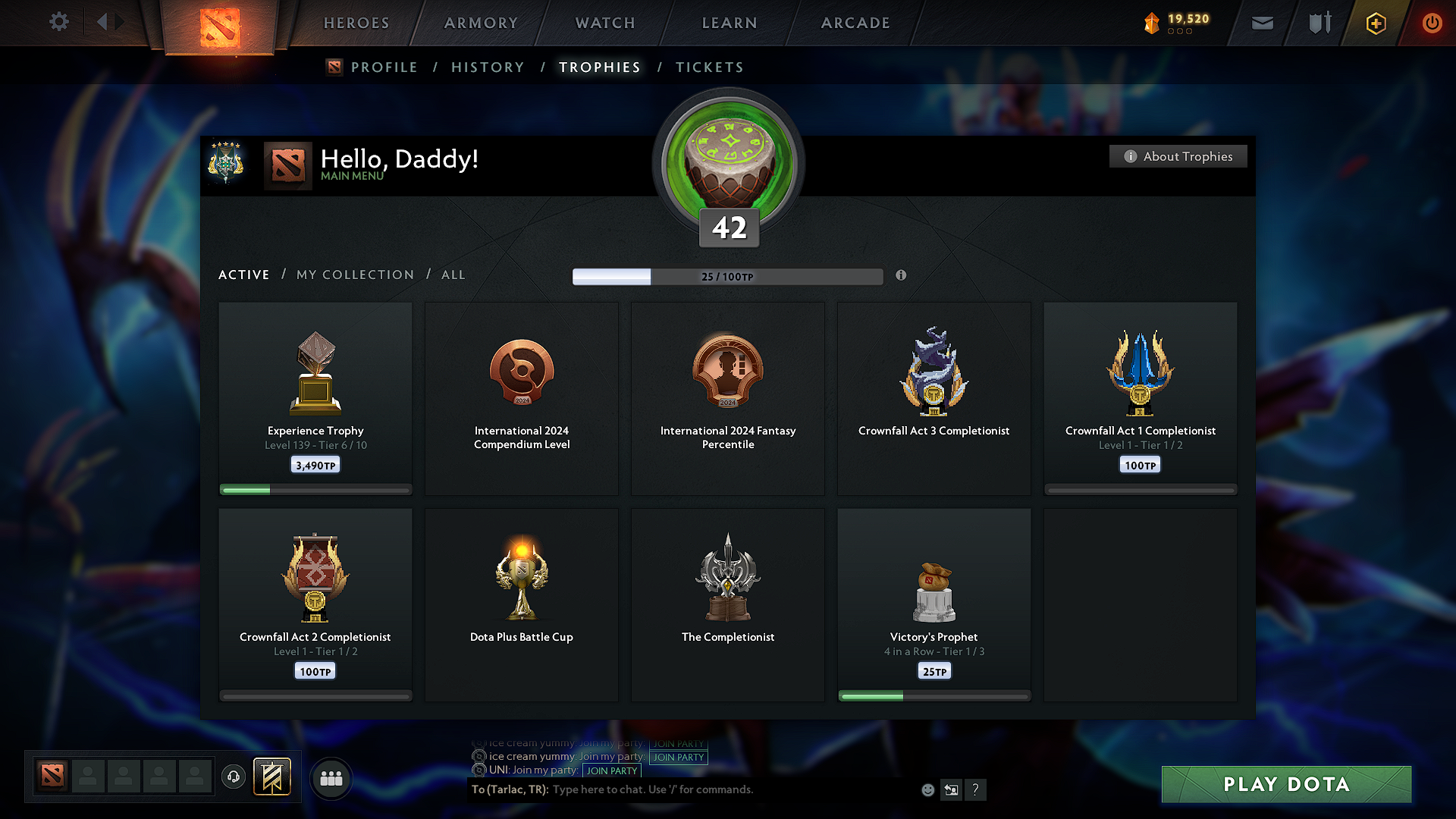Open the guild banner icon
1456x819 pixels.
(x=272, y=777)
